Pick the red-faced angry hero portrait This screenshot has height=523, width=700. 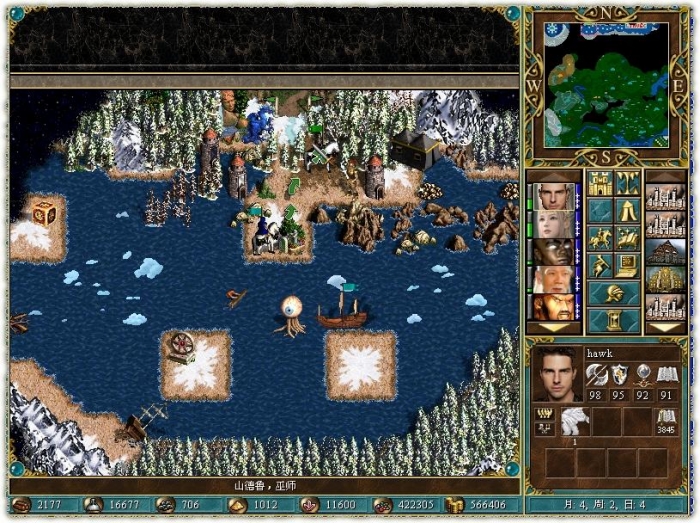click(554, 306)
